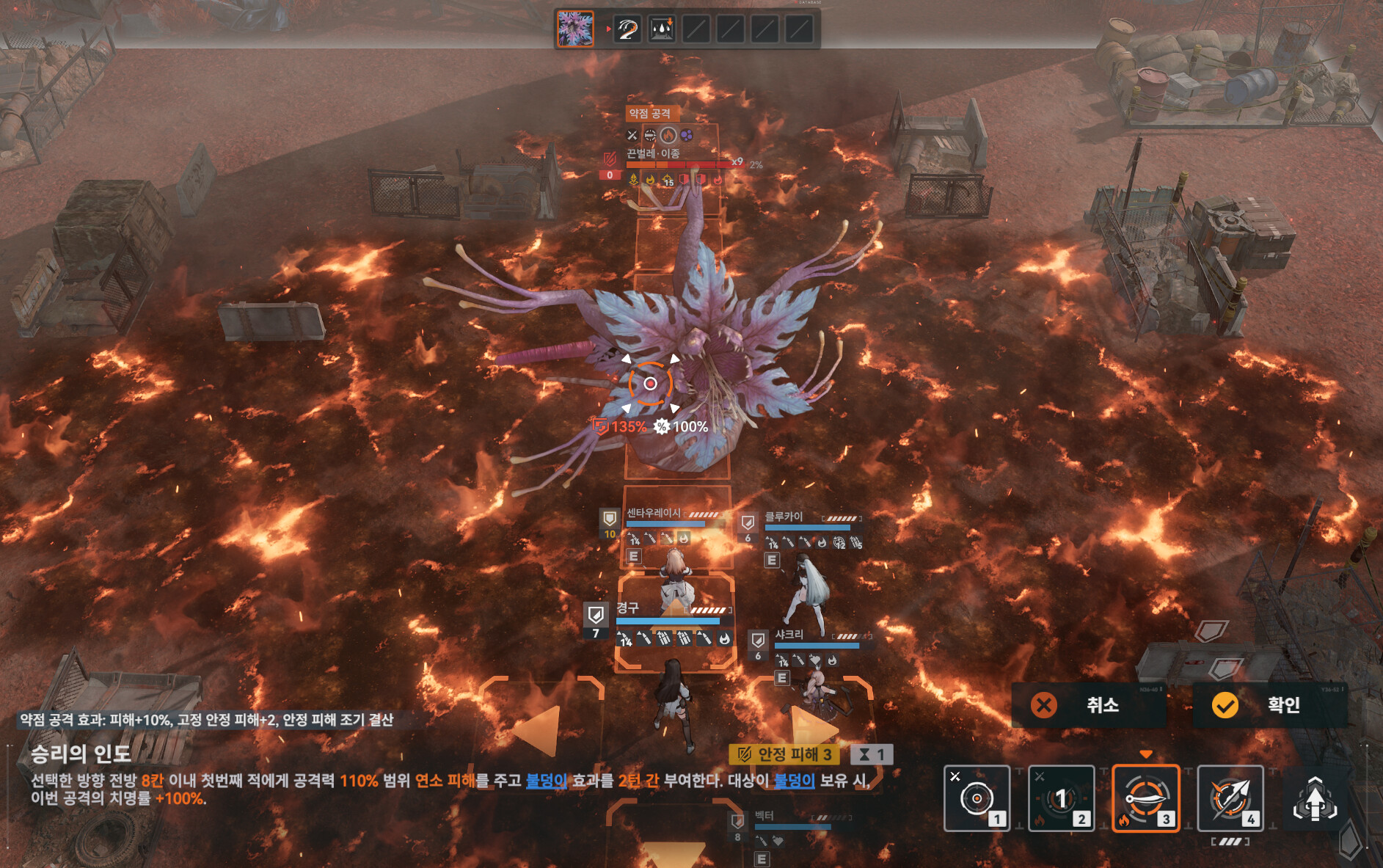Open the first 불덩이 keyword link in the description
1383x868 pixels.
point(546,781)
